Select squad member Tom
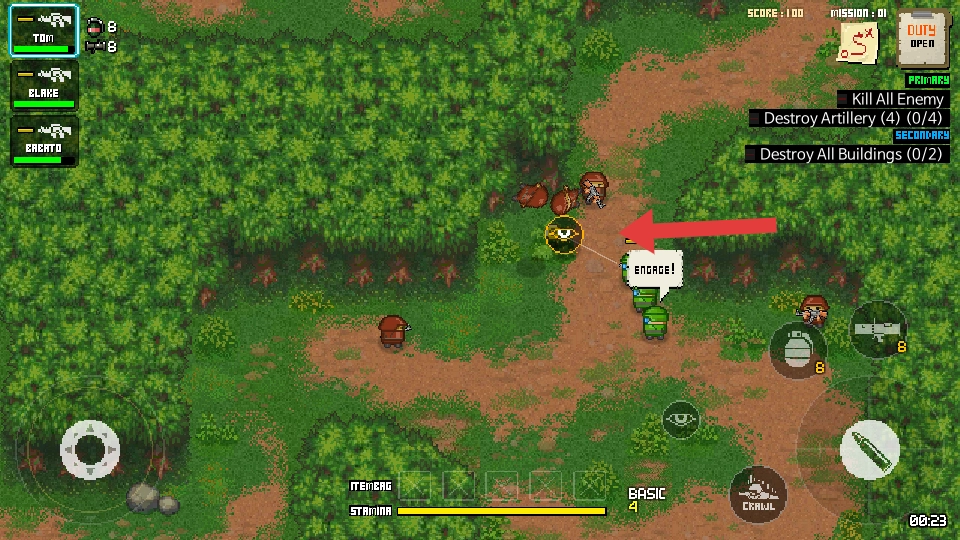Image resolution: width=960 pixels, height=540 pixels. coord(44,31)
